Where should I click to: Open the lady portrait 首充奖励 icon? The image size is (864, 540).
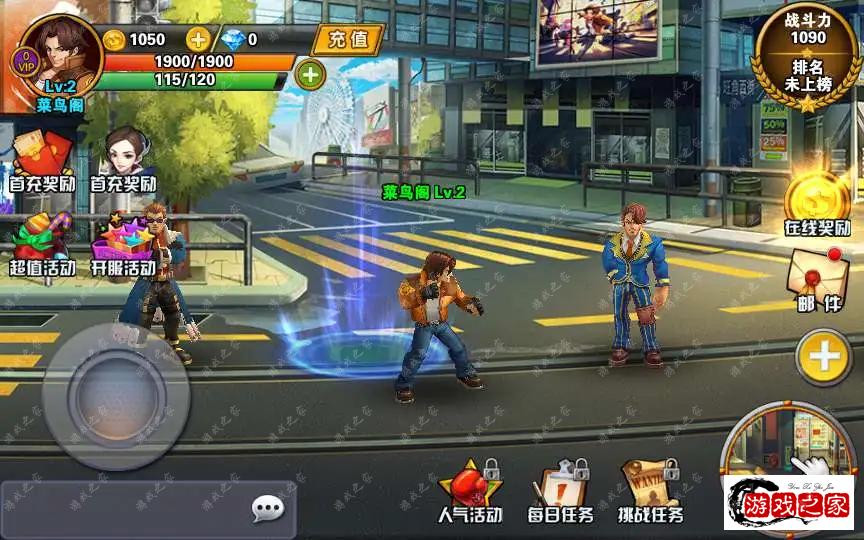click(x=124, y=160)
